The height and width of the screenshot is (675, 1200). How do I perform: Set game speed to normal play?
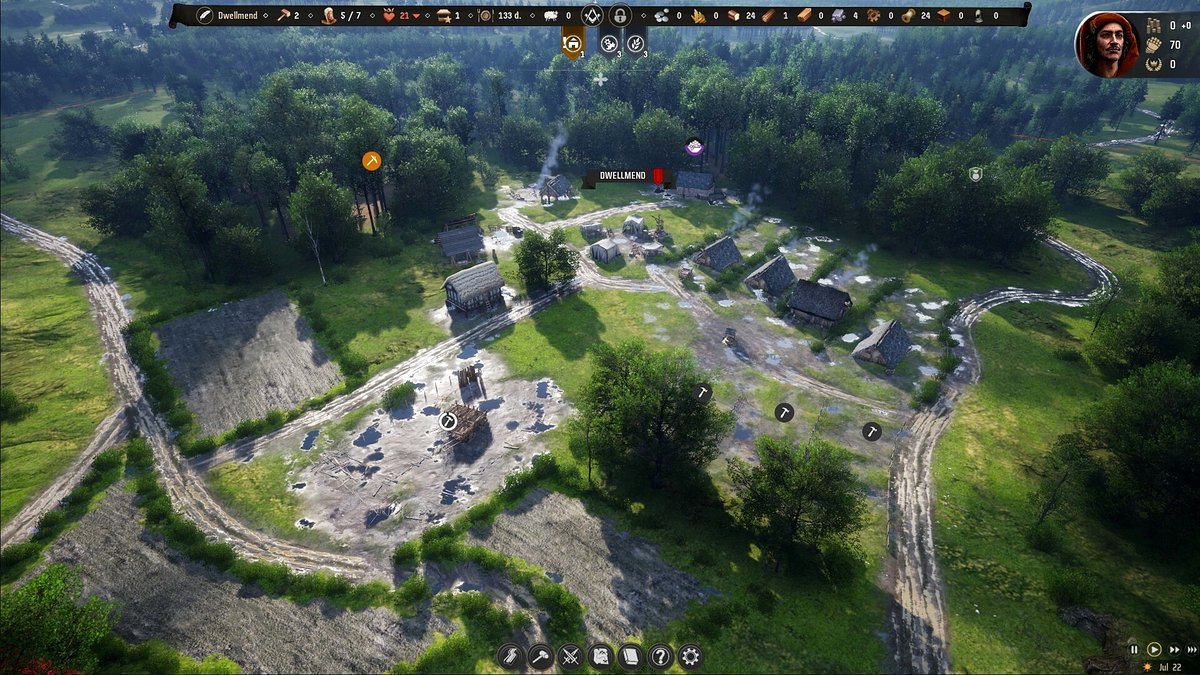click(x=1154, y=649)
